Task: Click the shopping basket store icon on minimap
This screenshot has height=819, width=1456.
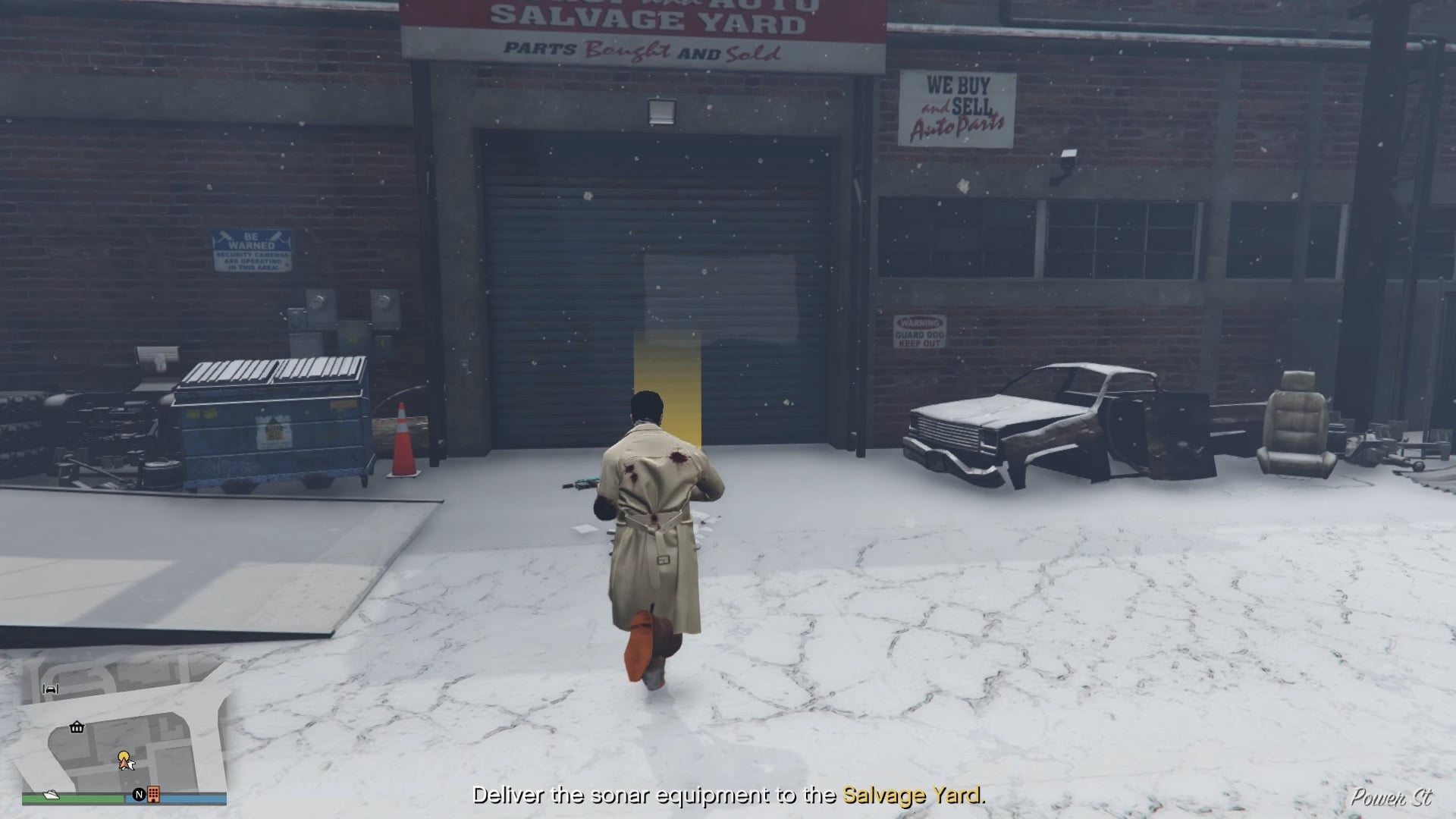Action: [77, 728]
